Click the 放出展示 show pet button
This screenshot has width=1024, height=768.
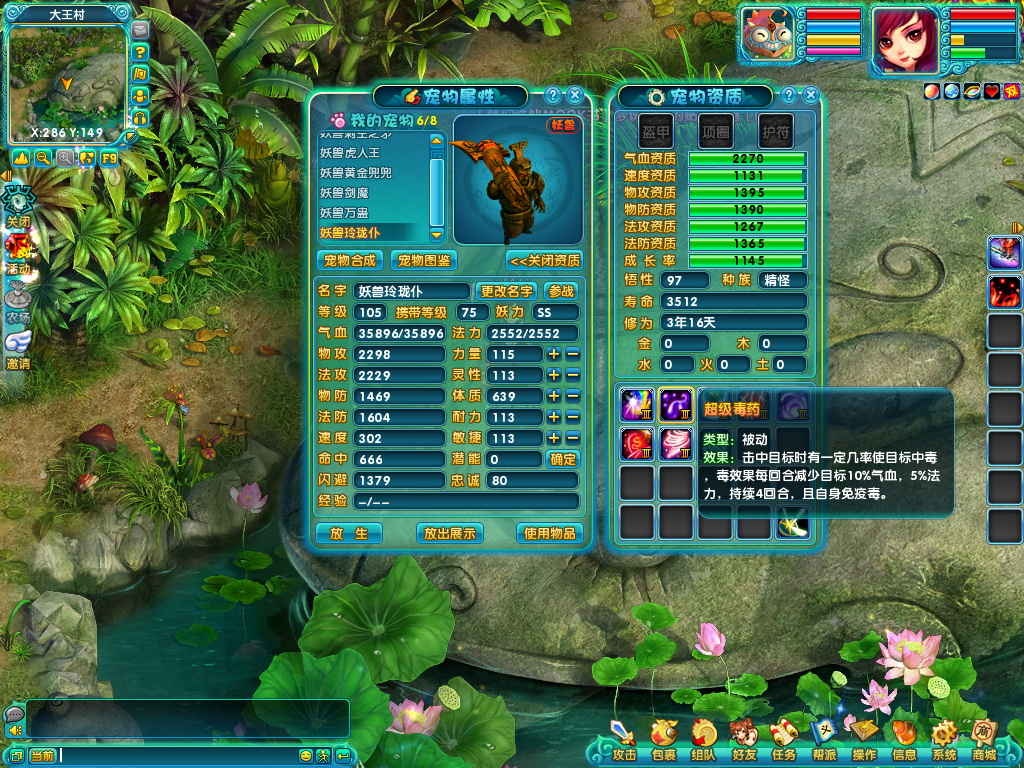point(449,533)
